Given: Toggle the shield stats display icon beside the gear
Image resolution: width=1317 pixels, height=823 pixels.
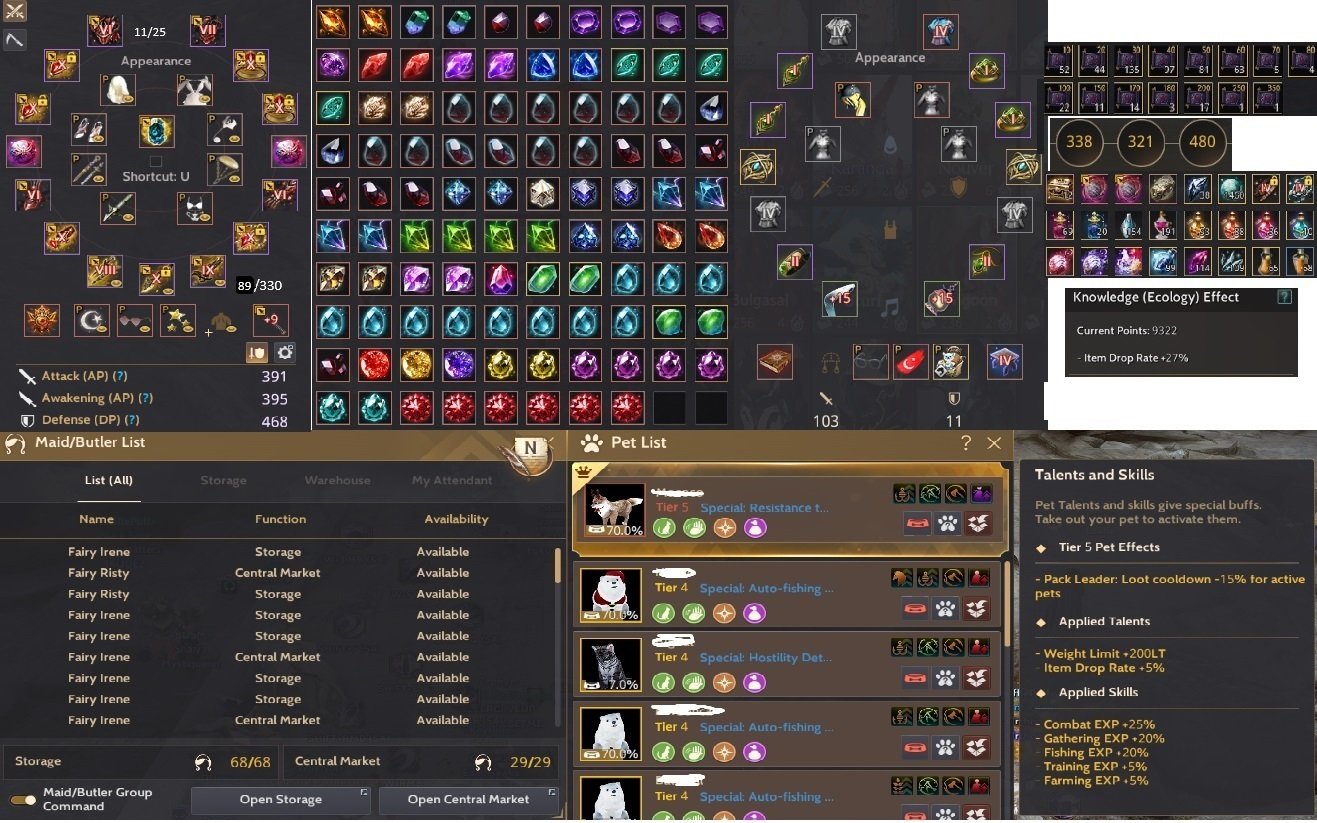Looking at the screenshot, I should click(257, 353).
